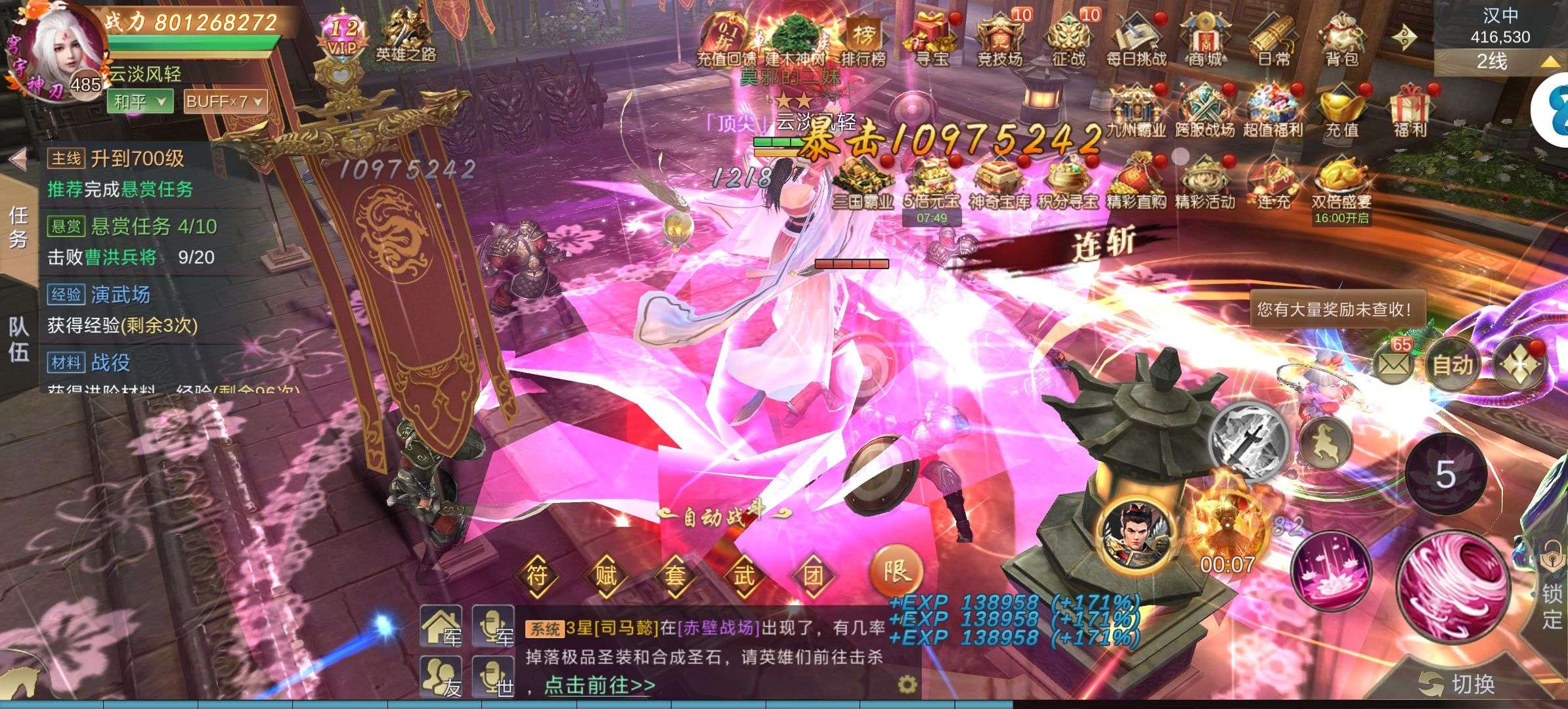Open the 福利 gift box icon
The height and width of the screenshot is (709, 1568).
tap(1410, 110)
